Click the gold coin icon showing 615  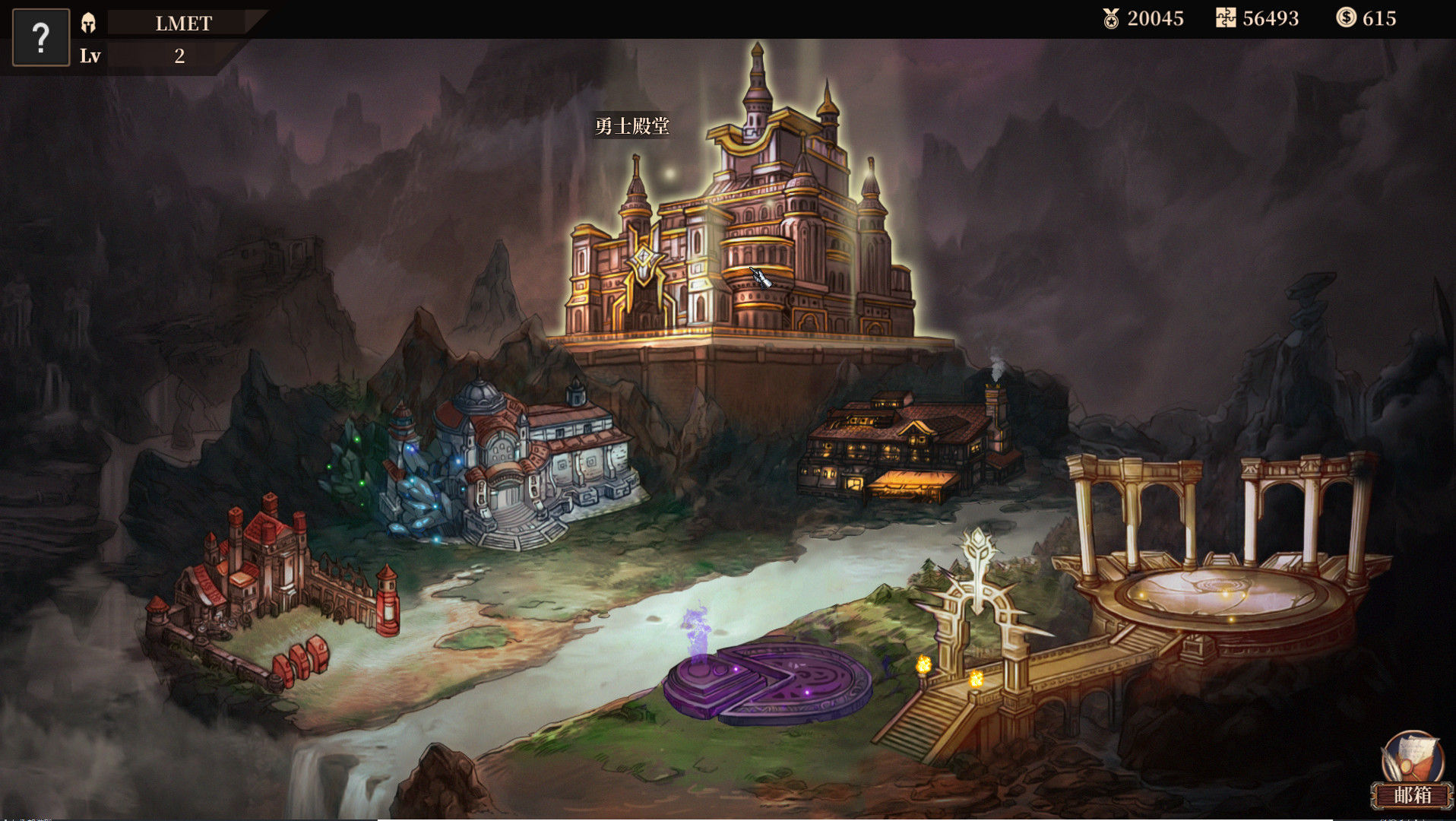point(1347,17)
